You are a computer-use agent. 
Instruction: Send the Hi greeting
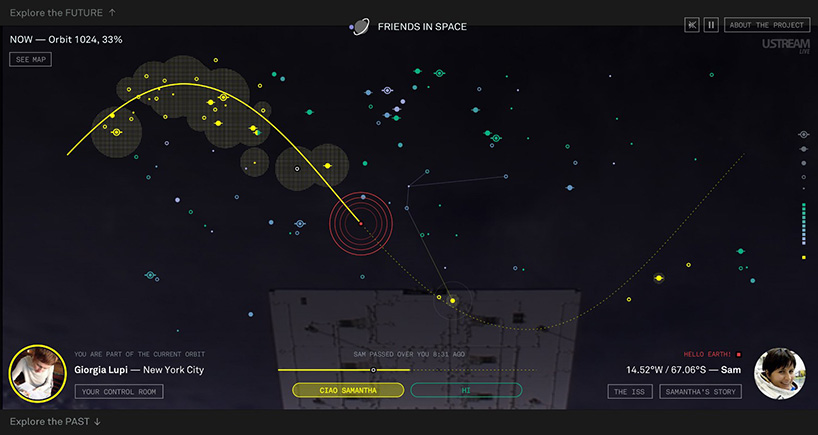tap(466, 390)
